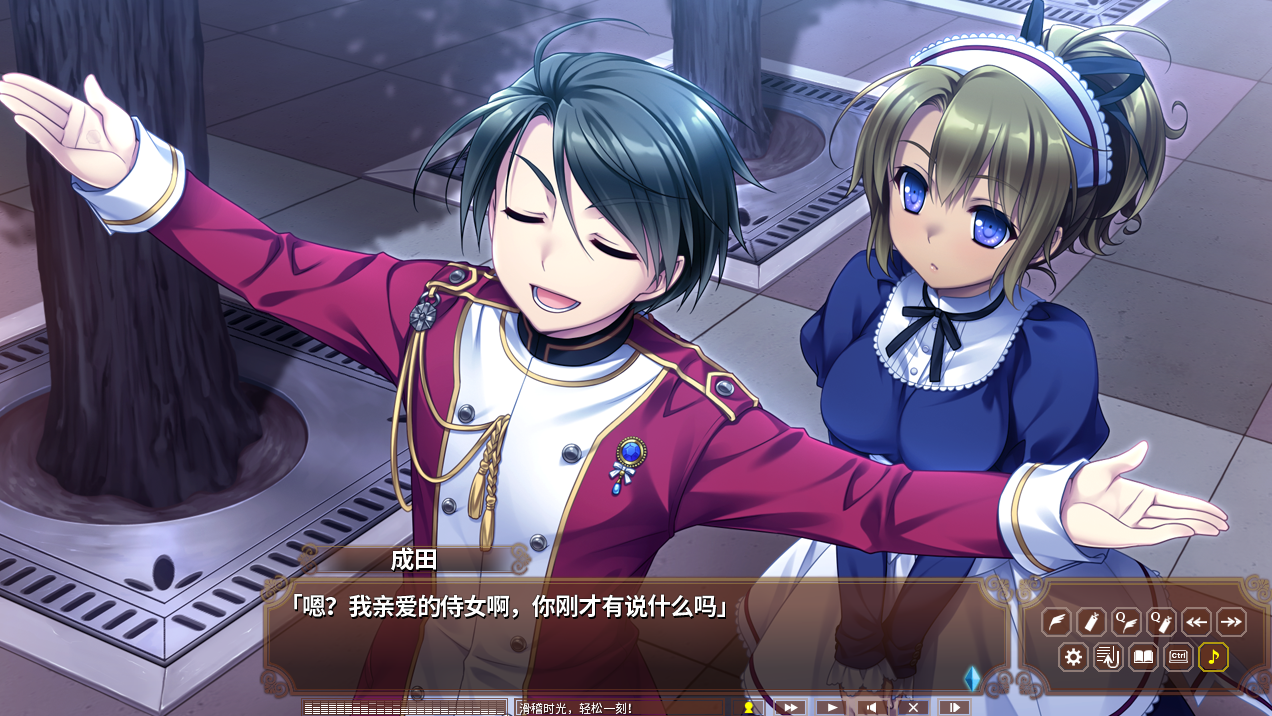Jump forward with the double right arrow
The width and height of the screenshot is (1272, 716).
click(1231, 622)
